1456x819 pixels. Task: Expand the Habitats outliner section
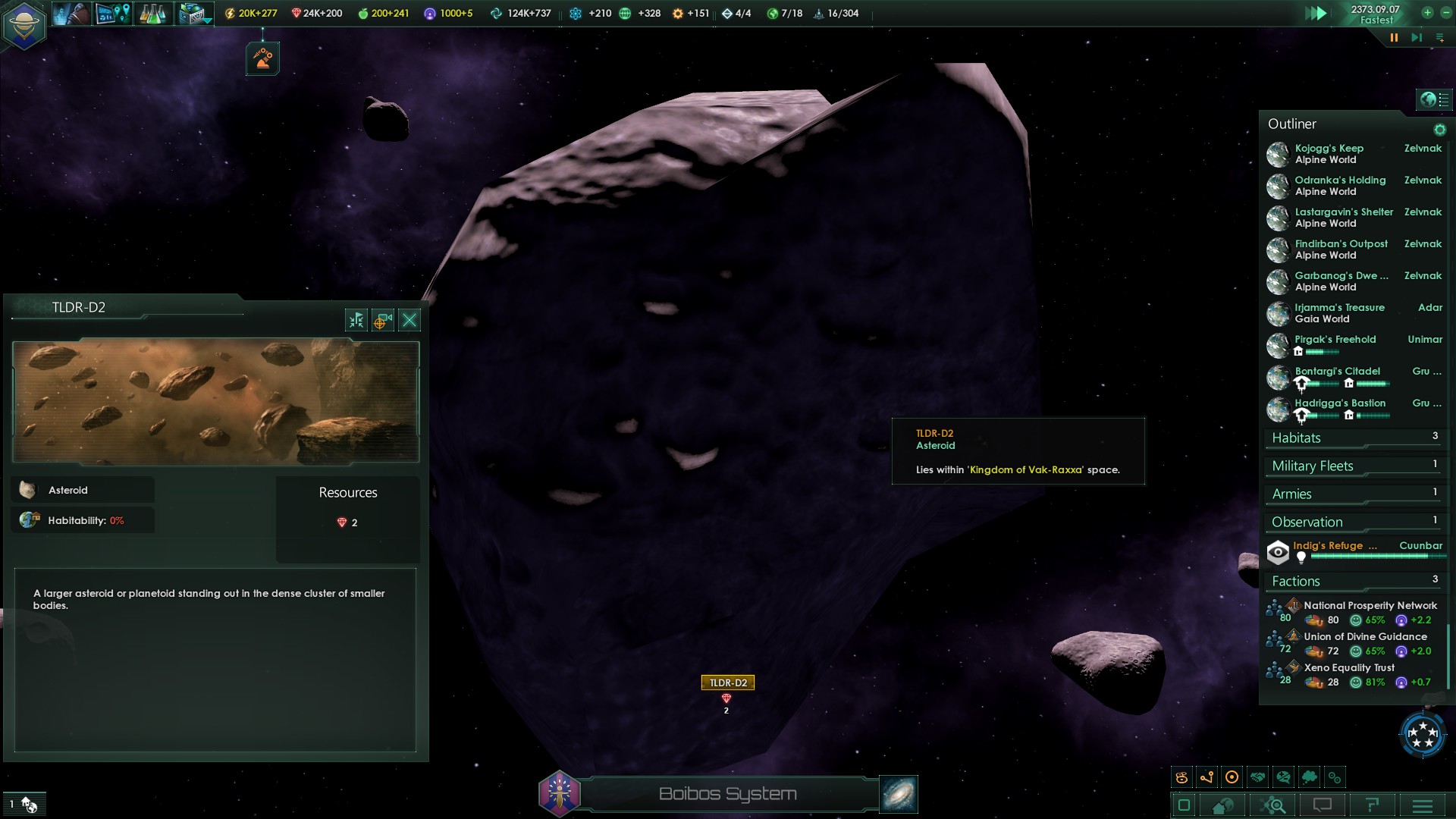point(1296,438)
